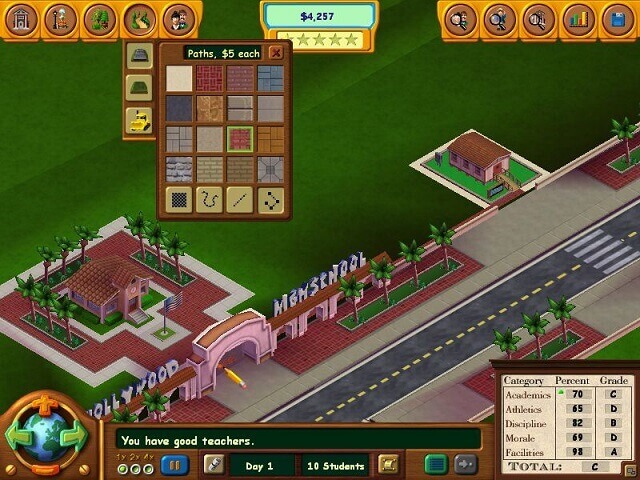Rotate view with the globe's right arrow
The image size is (640, 480).
(x=72, y=437)
